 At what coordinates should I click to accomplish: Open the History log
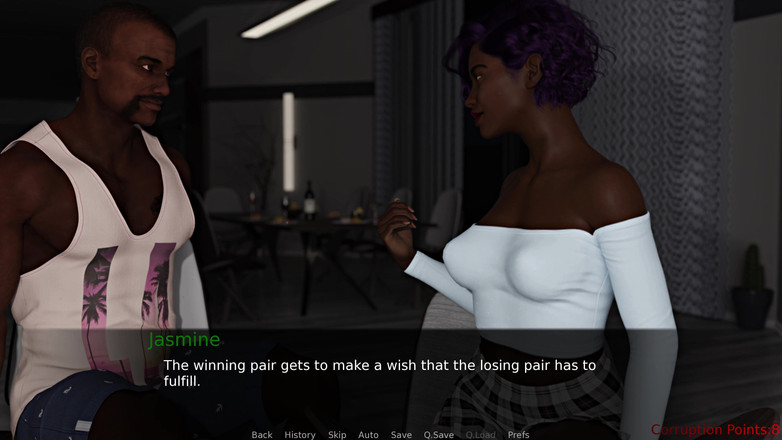pos(300,435)
